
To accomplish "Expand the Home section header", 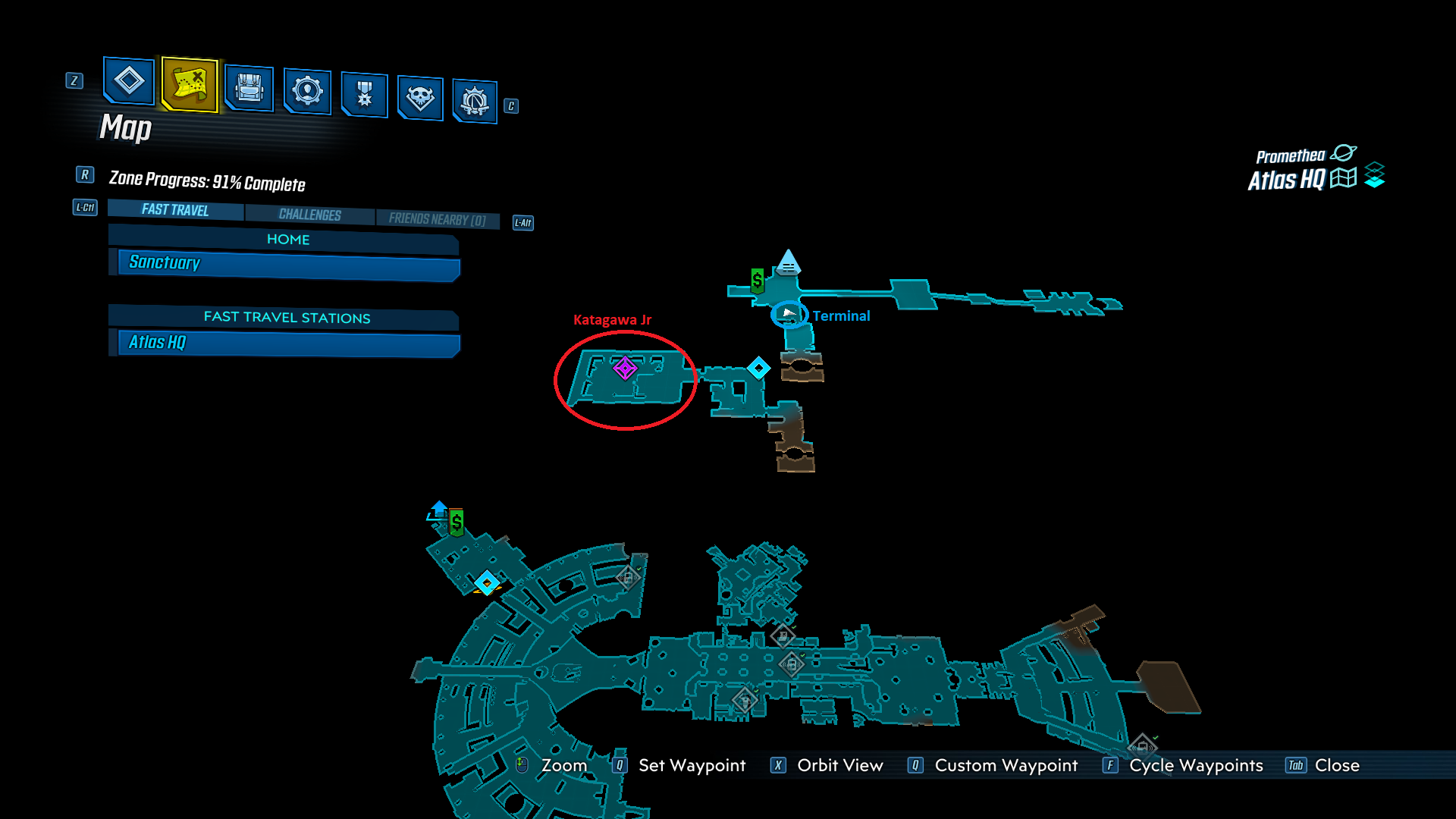I will [287, 240].
